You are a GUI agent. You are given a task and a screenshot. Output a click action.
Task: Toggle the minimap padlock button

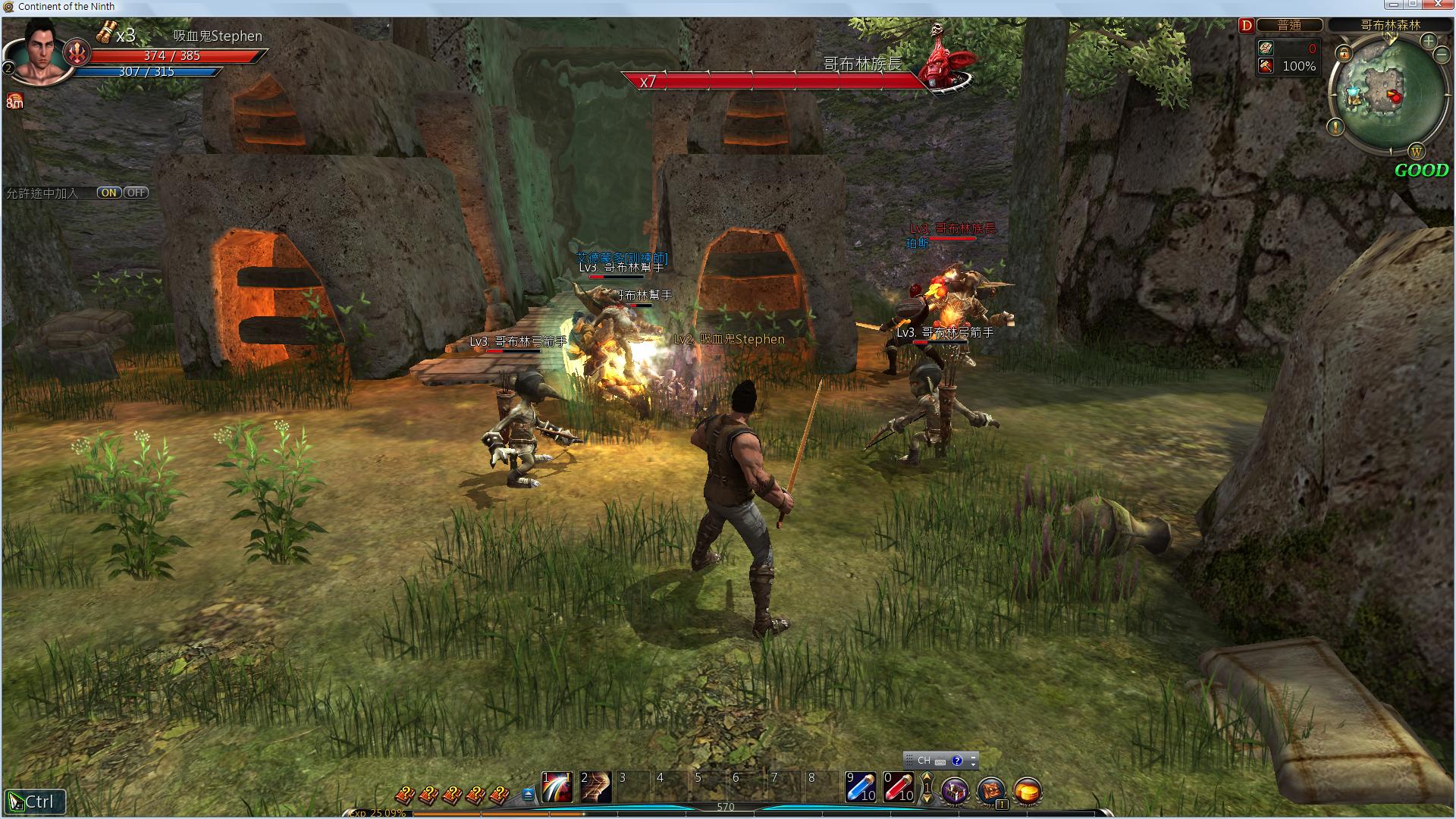click(1344, 53)
